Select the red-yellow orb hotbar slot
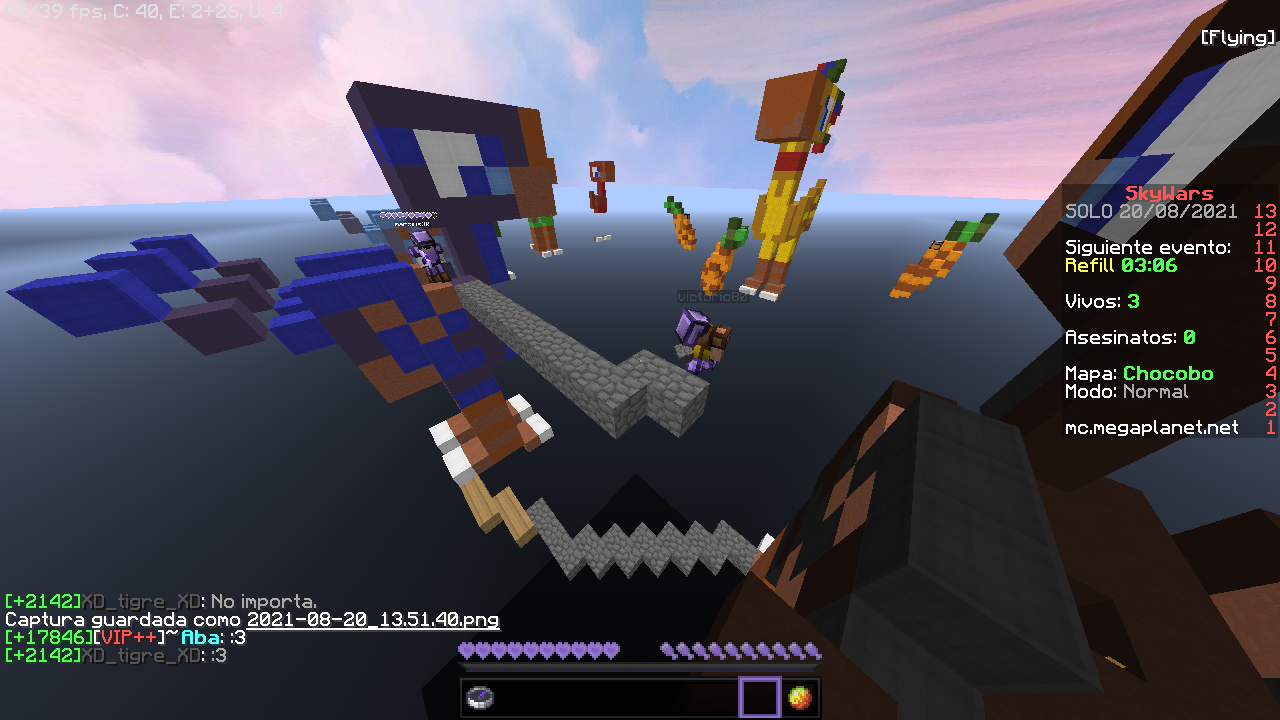This screenshot has height=720, width=1280. tap(799, 697)
